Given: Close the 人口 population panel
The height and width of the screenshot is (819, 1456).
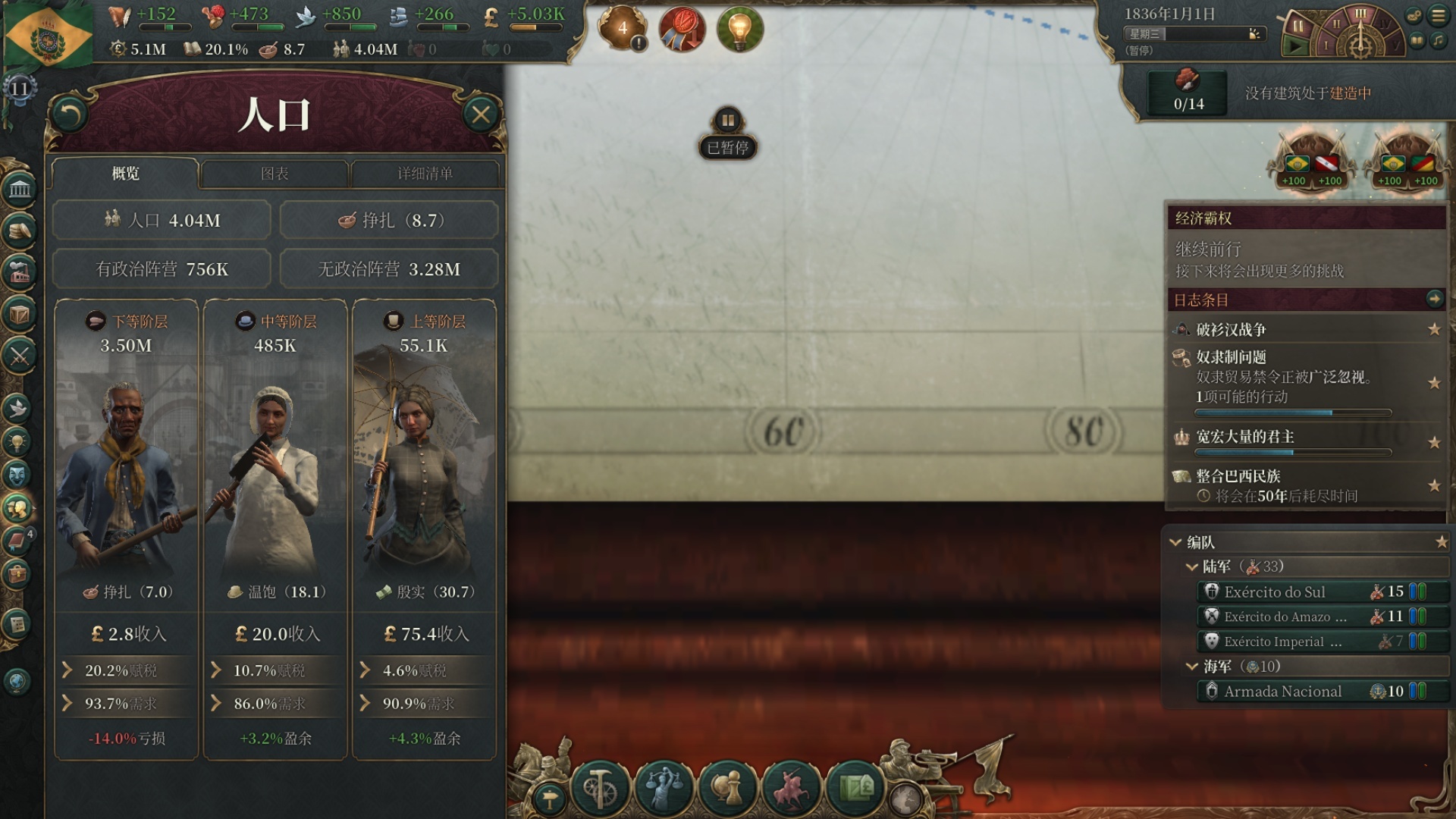Looking at the screenshot, I should 481,115.
